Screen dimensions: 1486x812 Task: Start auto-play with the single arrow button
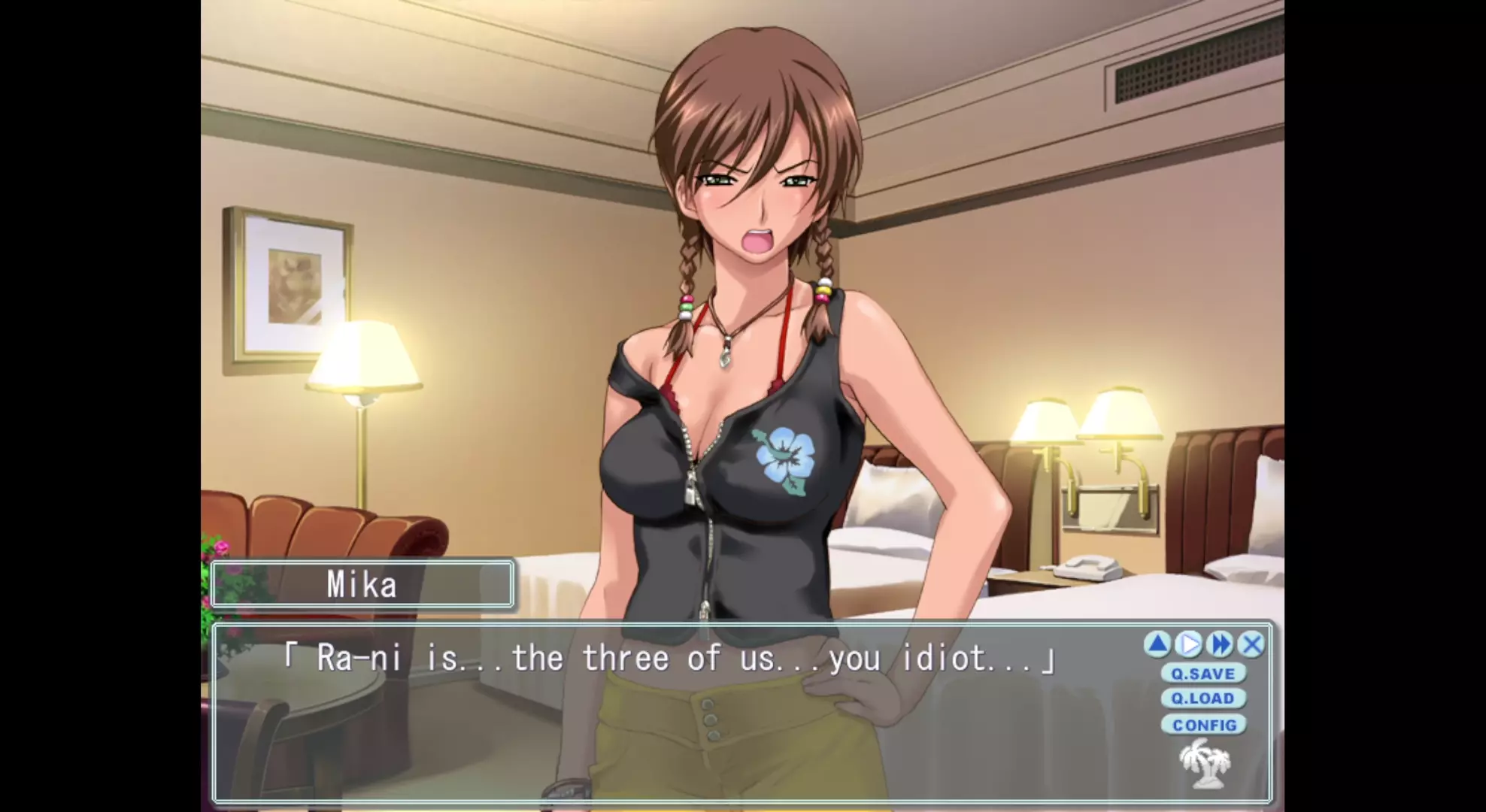(x=1189, y=644)
